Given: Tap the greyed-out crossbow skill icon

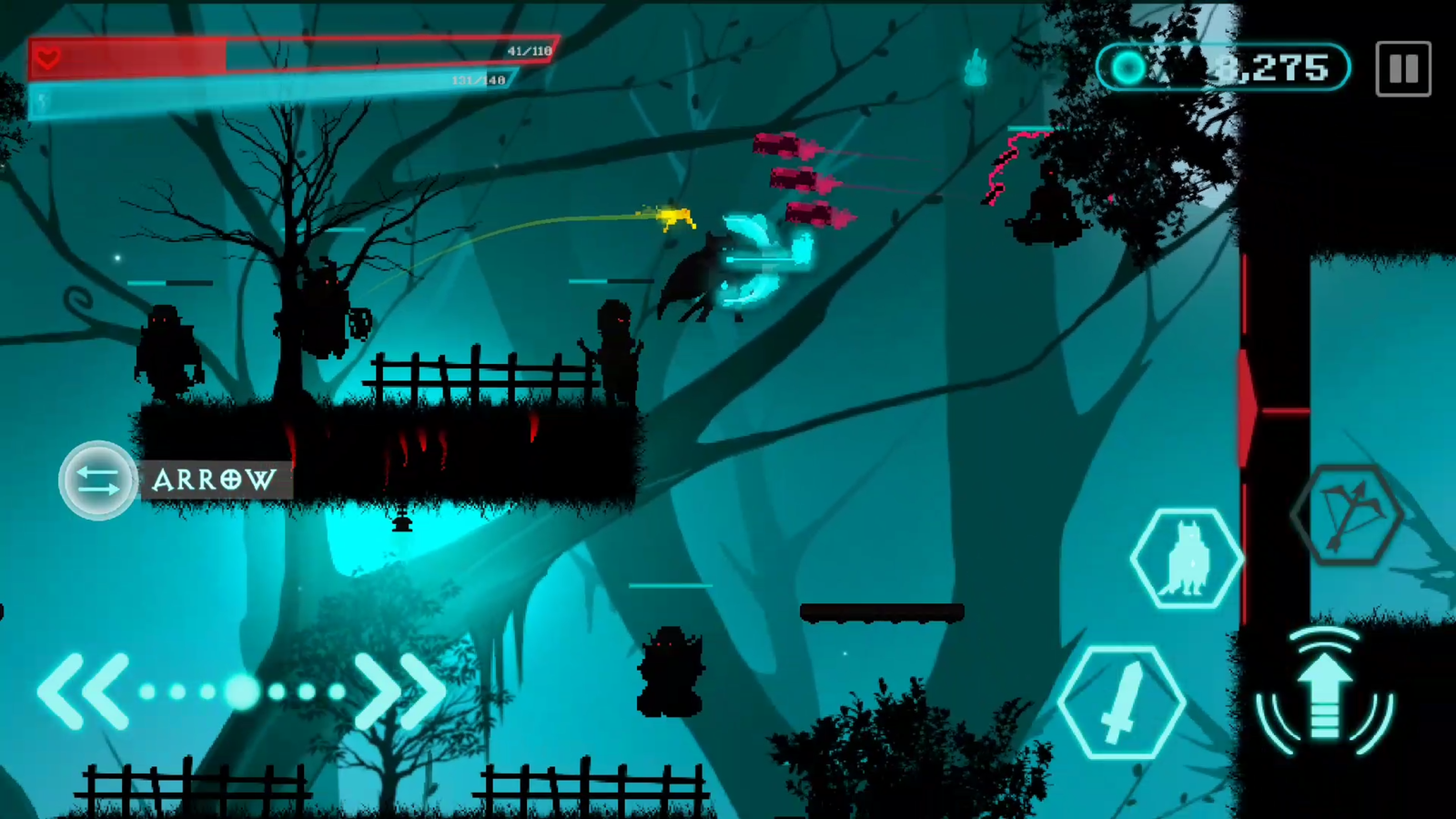Looking at the screenshot, I should [1350, 515].
